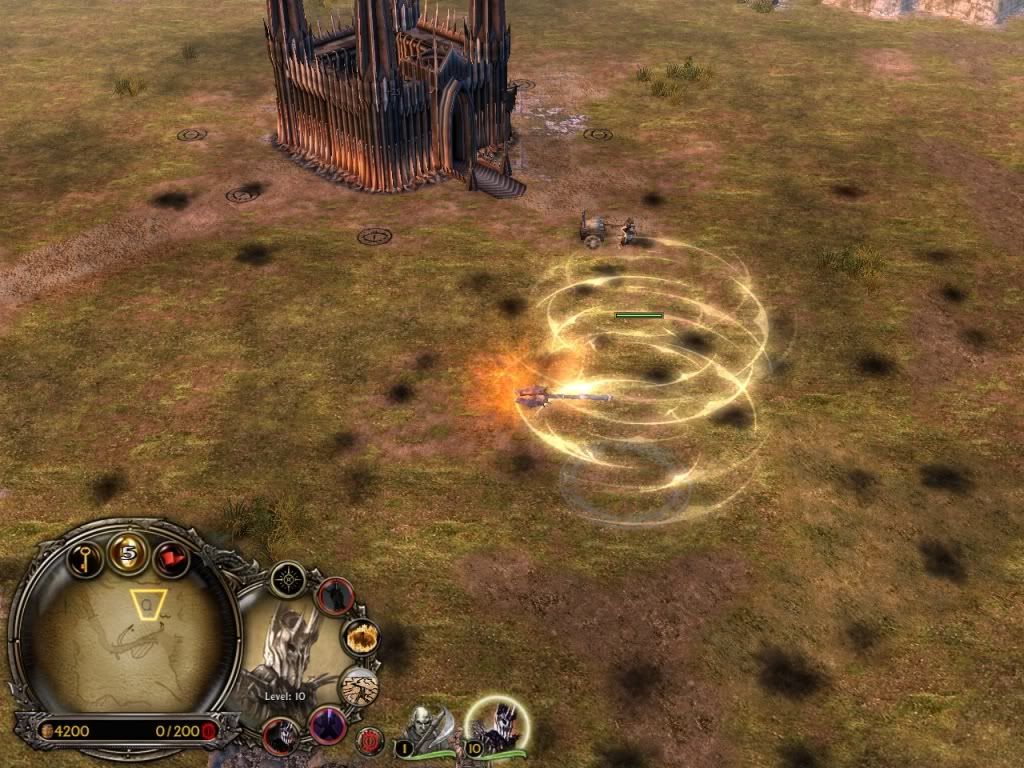Click the compass star icon above the portrait
Viewport: 1024px width, 768px height.
288,579
